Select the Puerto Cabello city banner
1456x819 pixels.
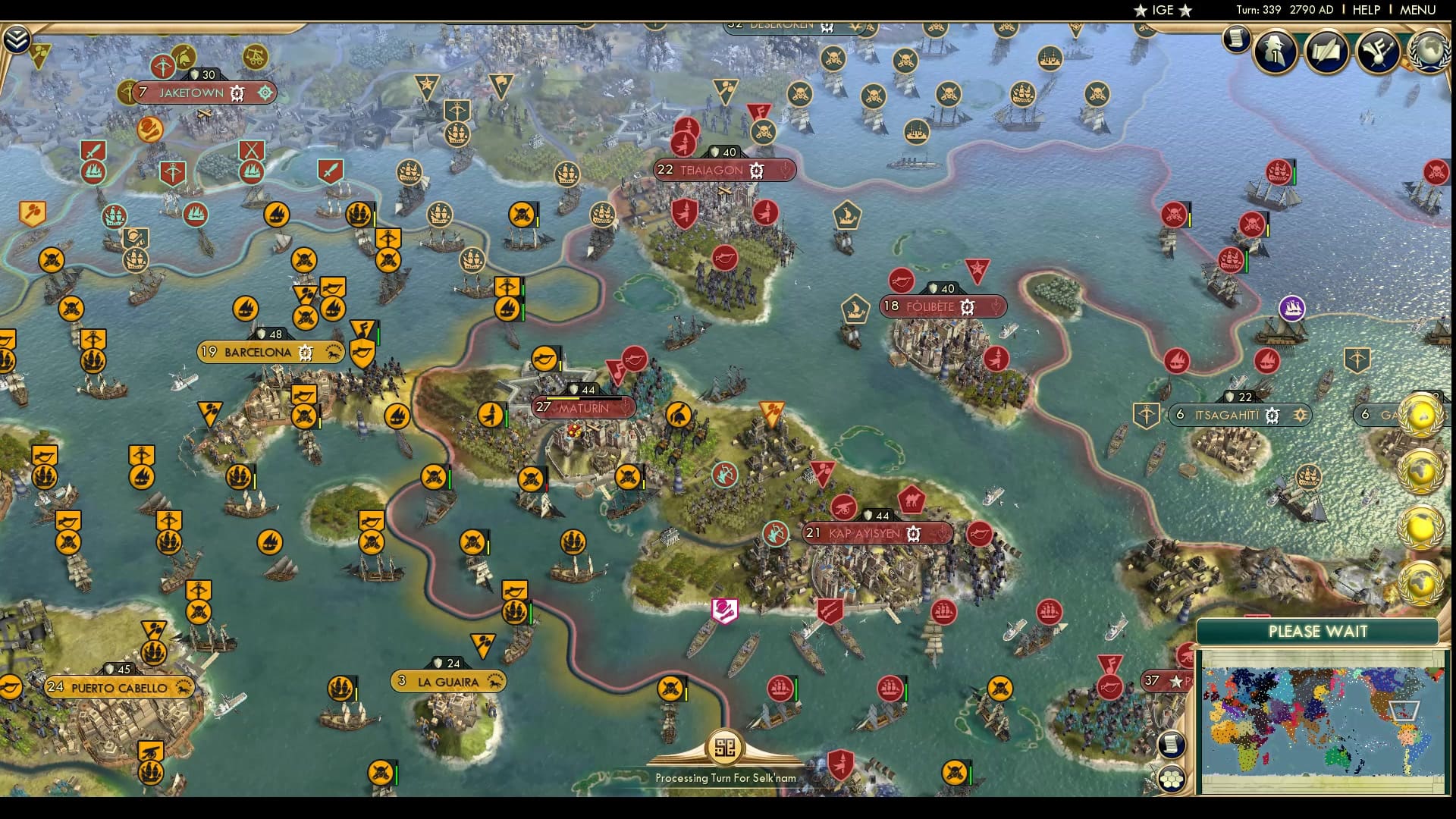pos(118,687)
